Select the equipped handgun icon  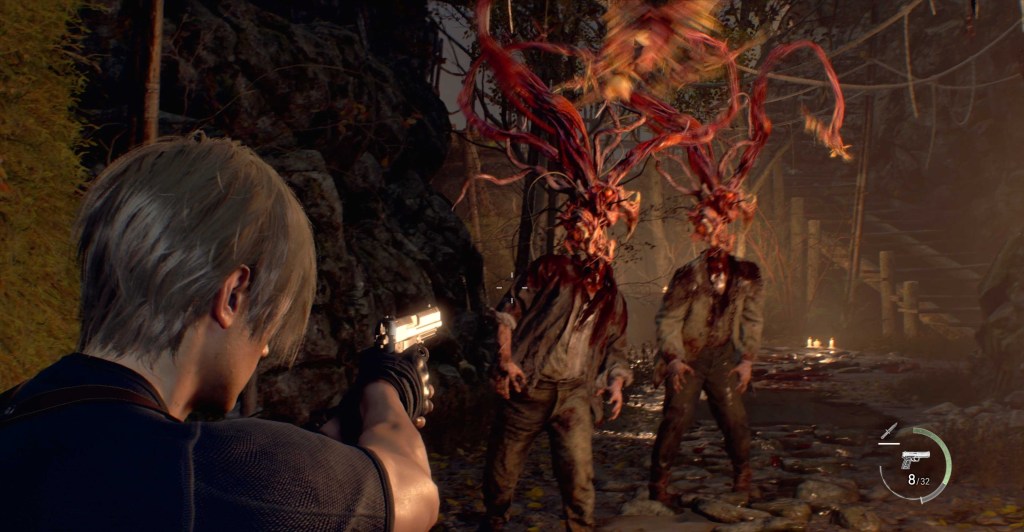click(914, 459)
